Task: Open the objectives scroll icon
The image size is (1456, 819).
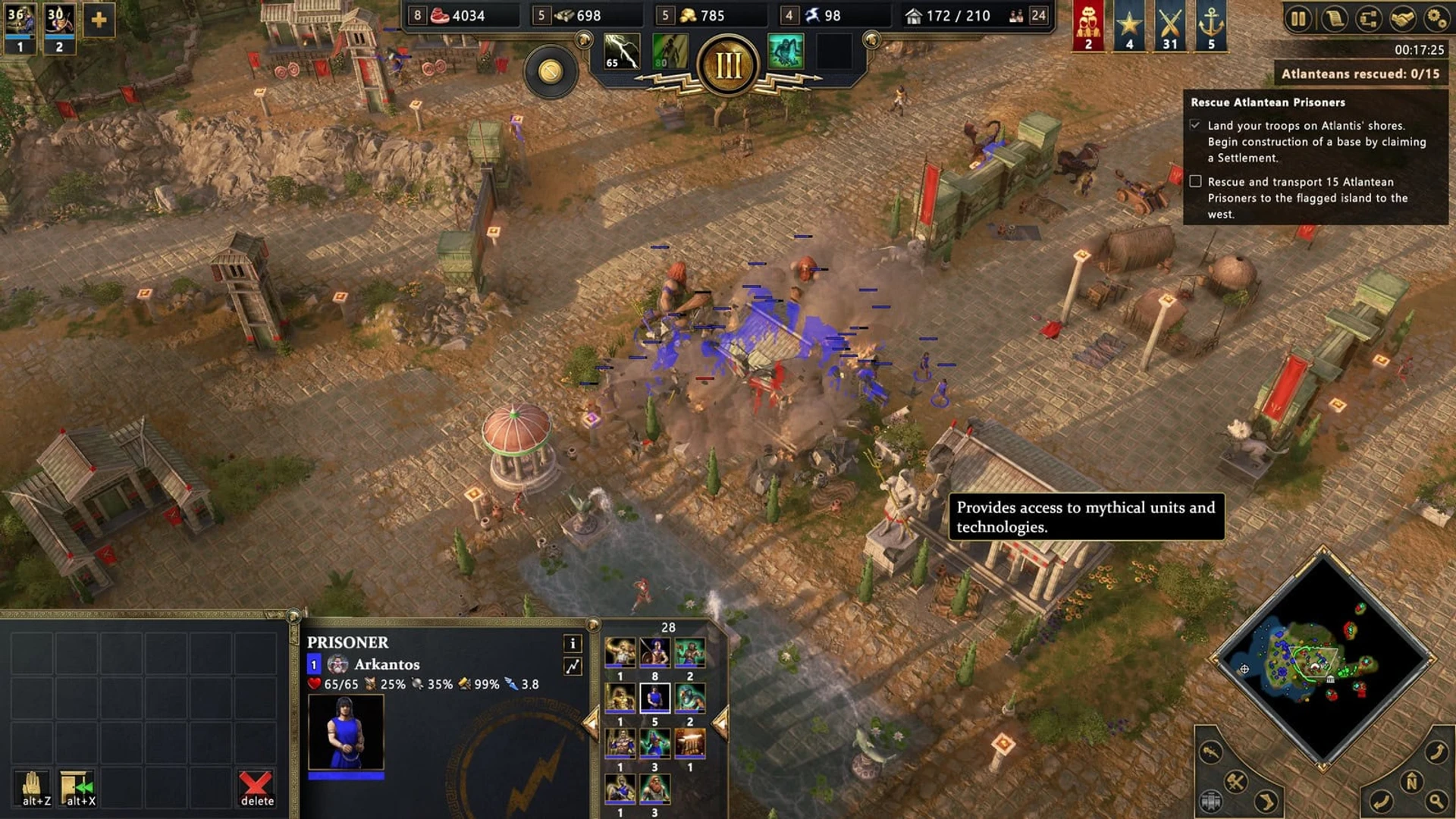Action: point(1334,17)
